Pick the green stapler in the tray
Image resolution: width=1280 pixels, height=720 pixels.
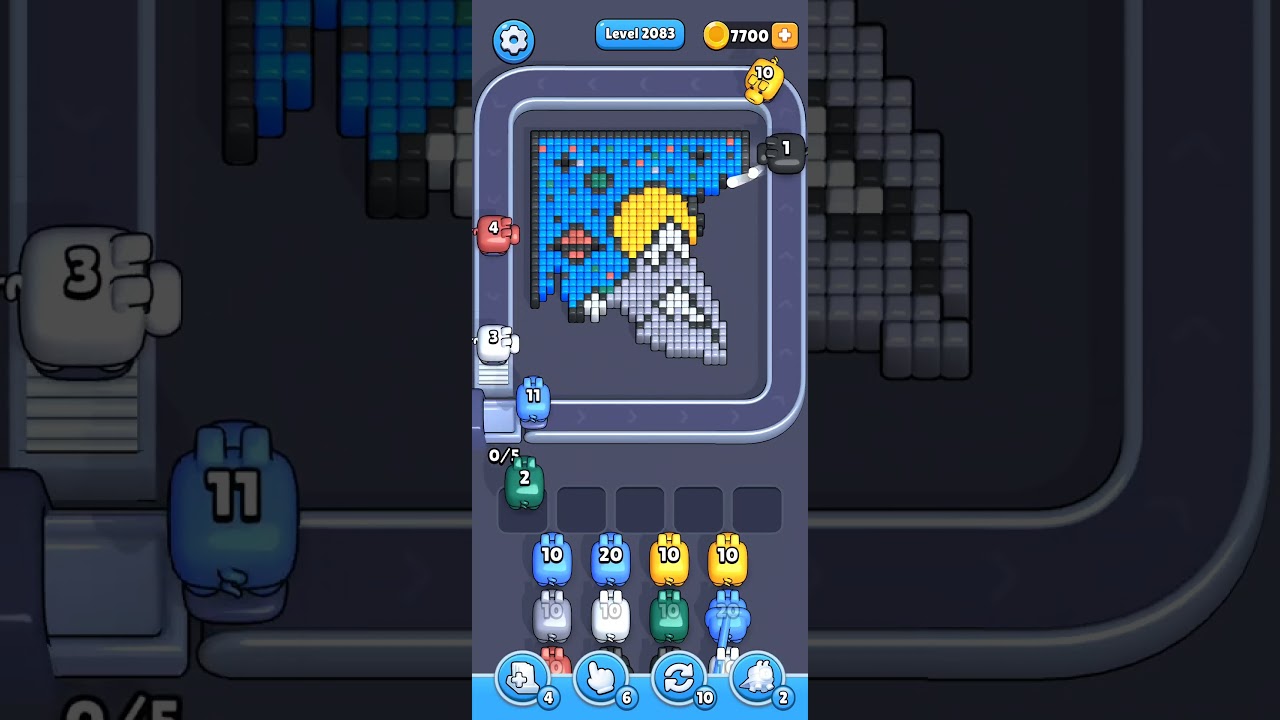click(x=522, y=483)
